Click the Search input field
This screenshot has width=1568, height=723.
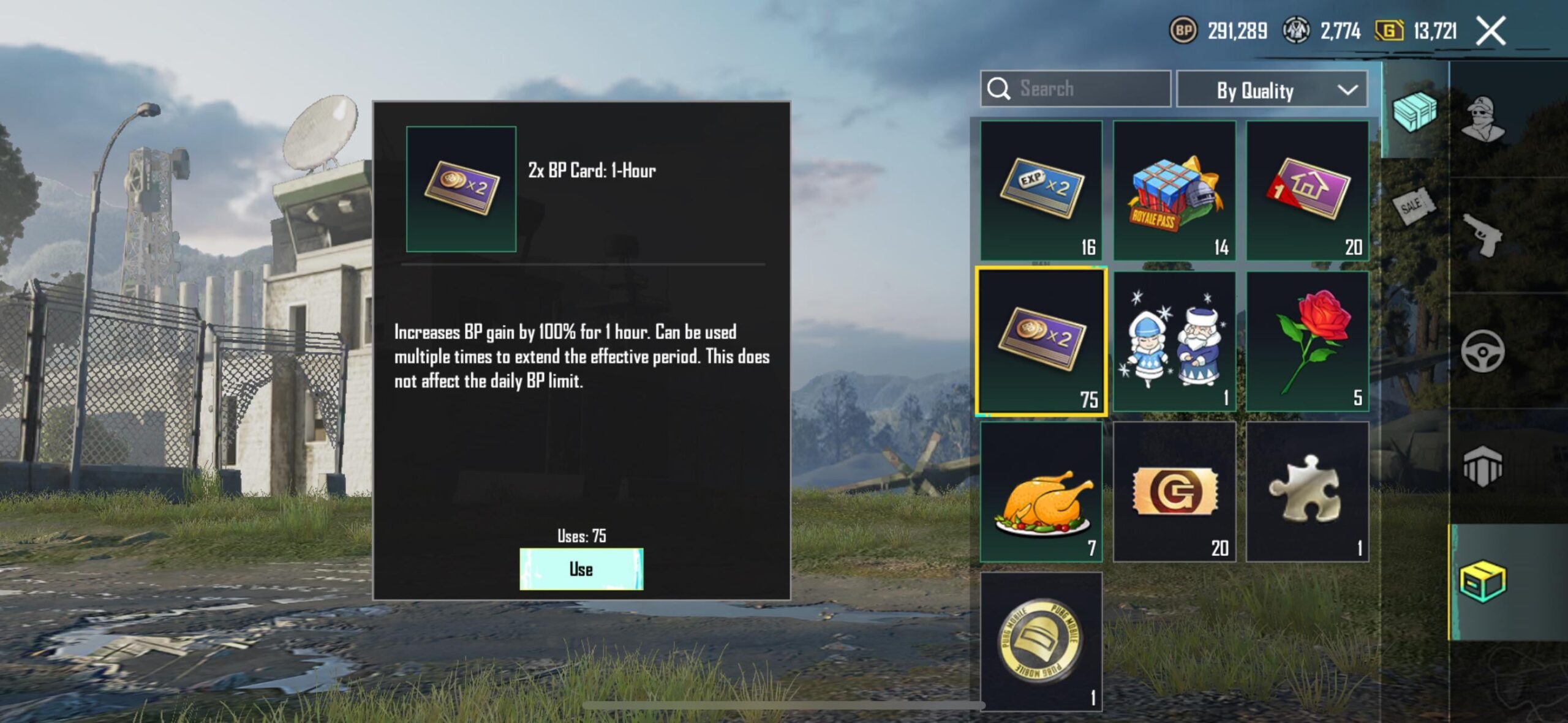click(1078, 89)
